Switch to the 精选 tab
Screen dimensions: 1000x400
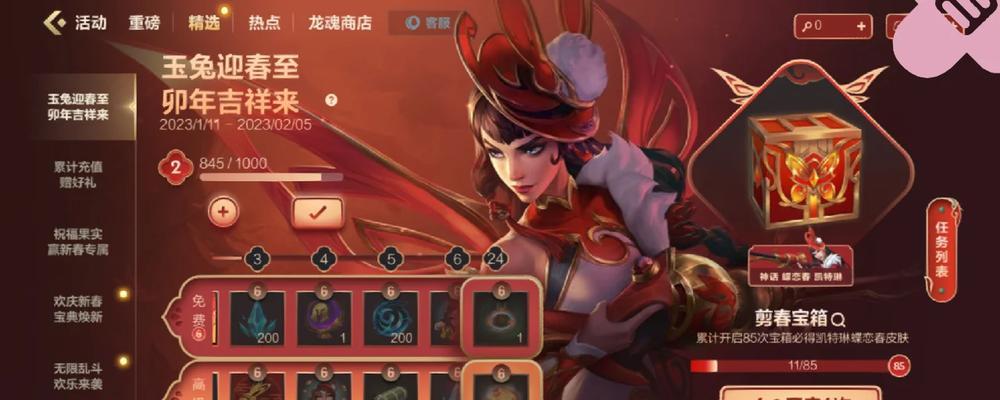pos(203,23)
